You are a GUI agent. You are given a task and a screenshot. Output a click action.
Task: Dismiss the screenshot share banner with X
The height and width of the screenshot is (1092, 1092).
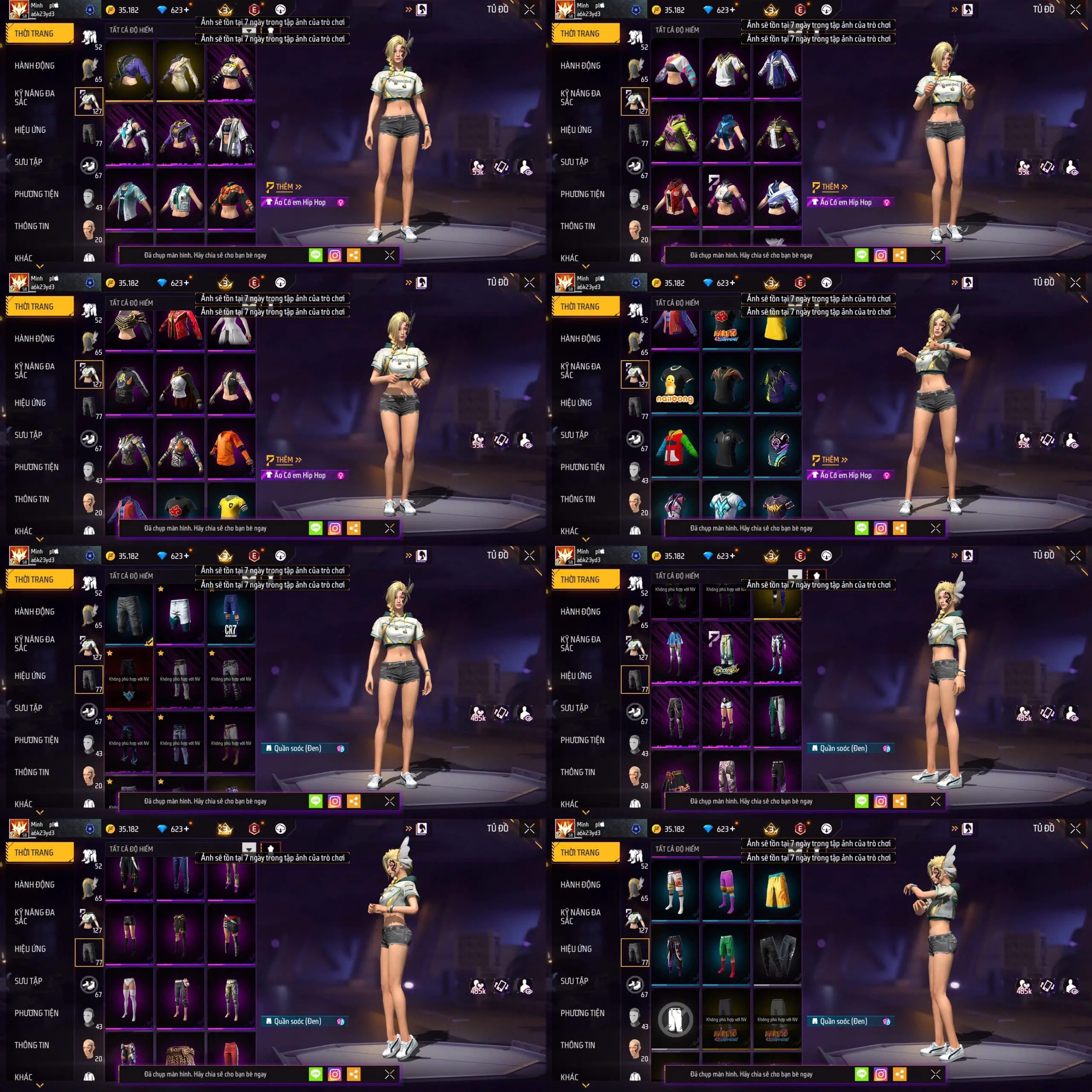point(389,255)
